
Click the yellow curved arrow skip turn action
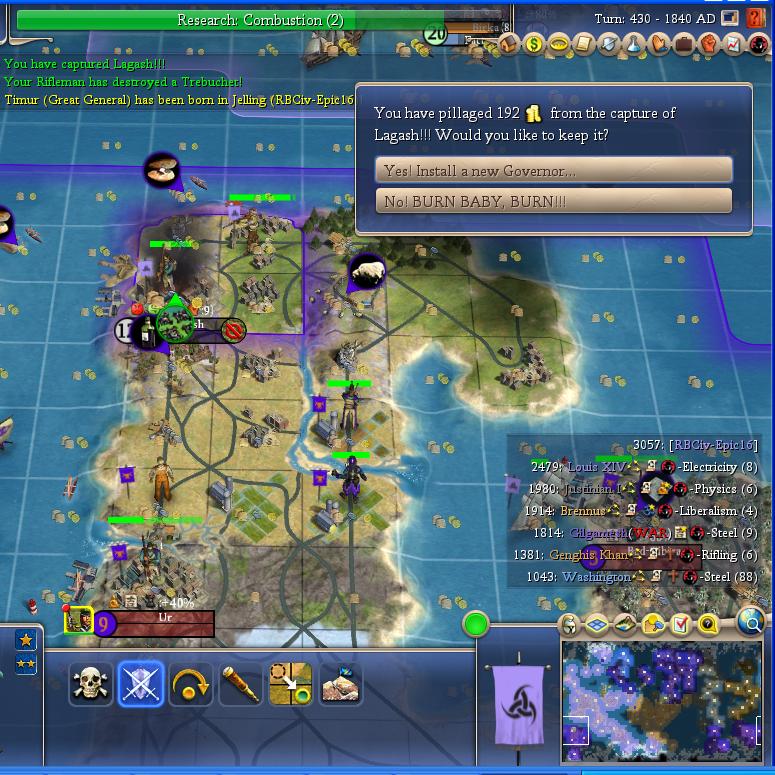(x=190, y=685)
